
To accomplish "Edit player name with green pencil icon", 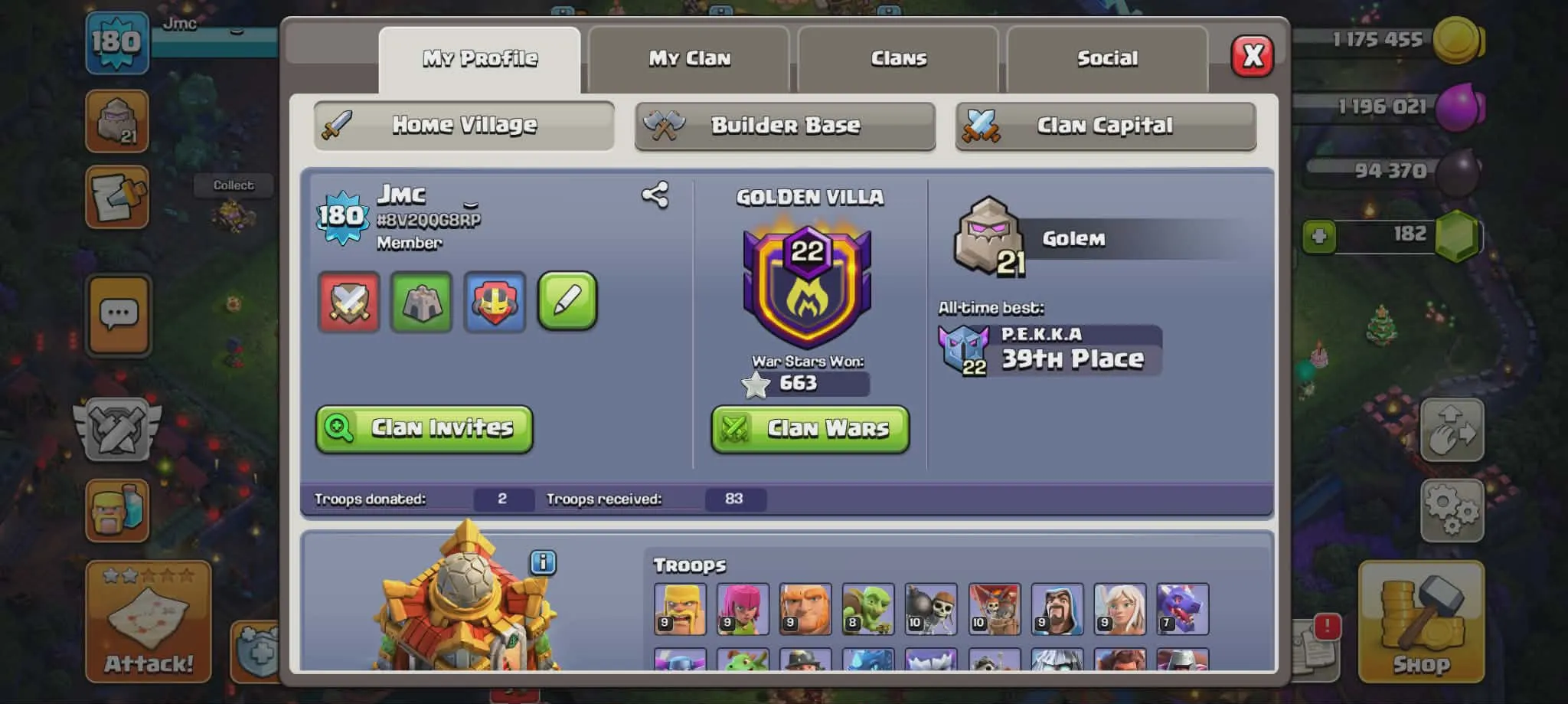I will [x=567, y=301].
